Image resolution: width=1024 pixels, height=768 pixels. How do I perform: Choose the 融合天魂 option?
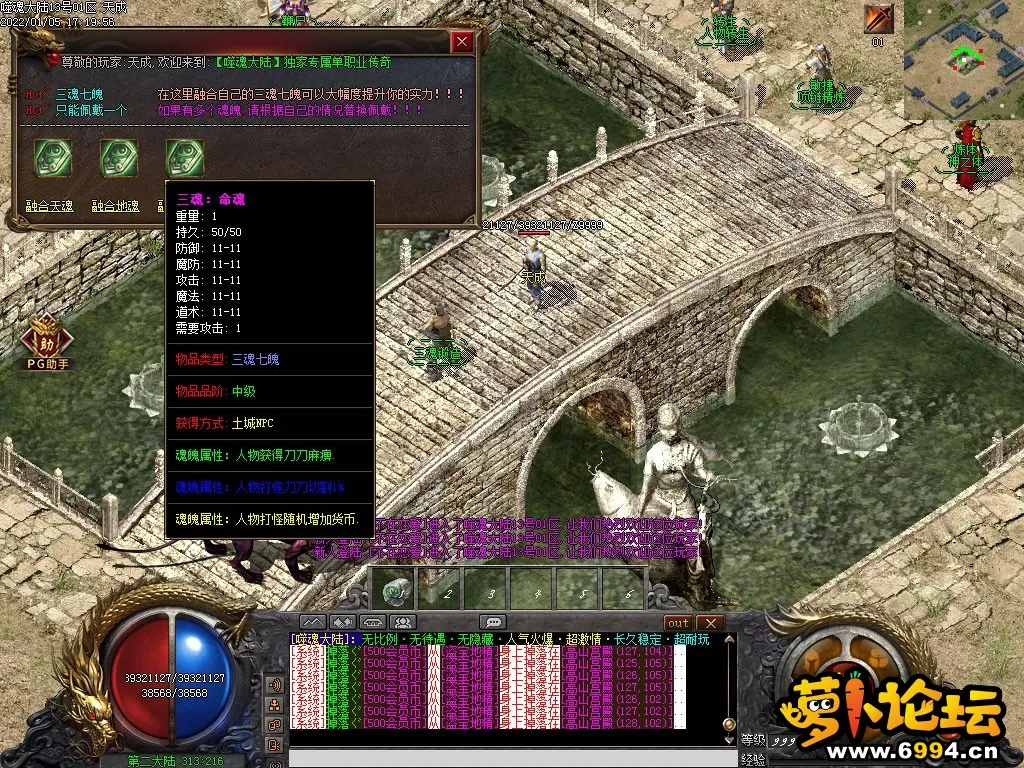click(x=49, y=207)
